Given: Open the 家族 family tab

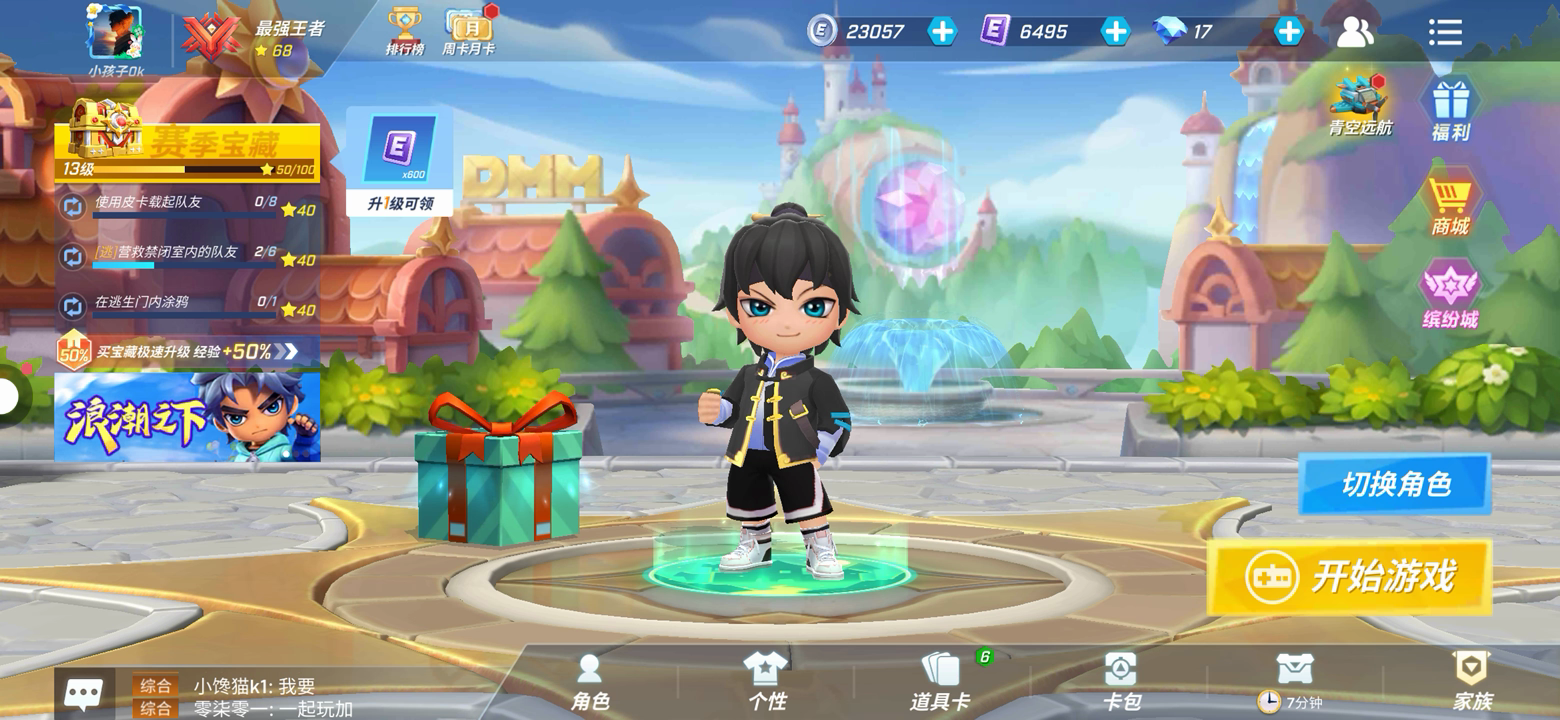Looking at the screenshot, I should point(1471,682).
